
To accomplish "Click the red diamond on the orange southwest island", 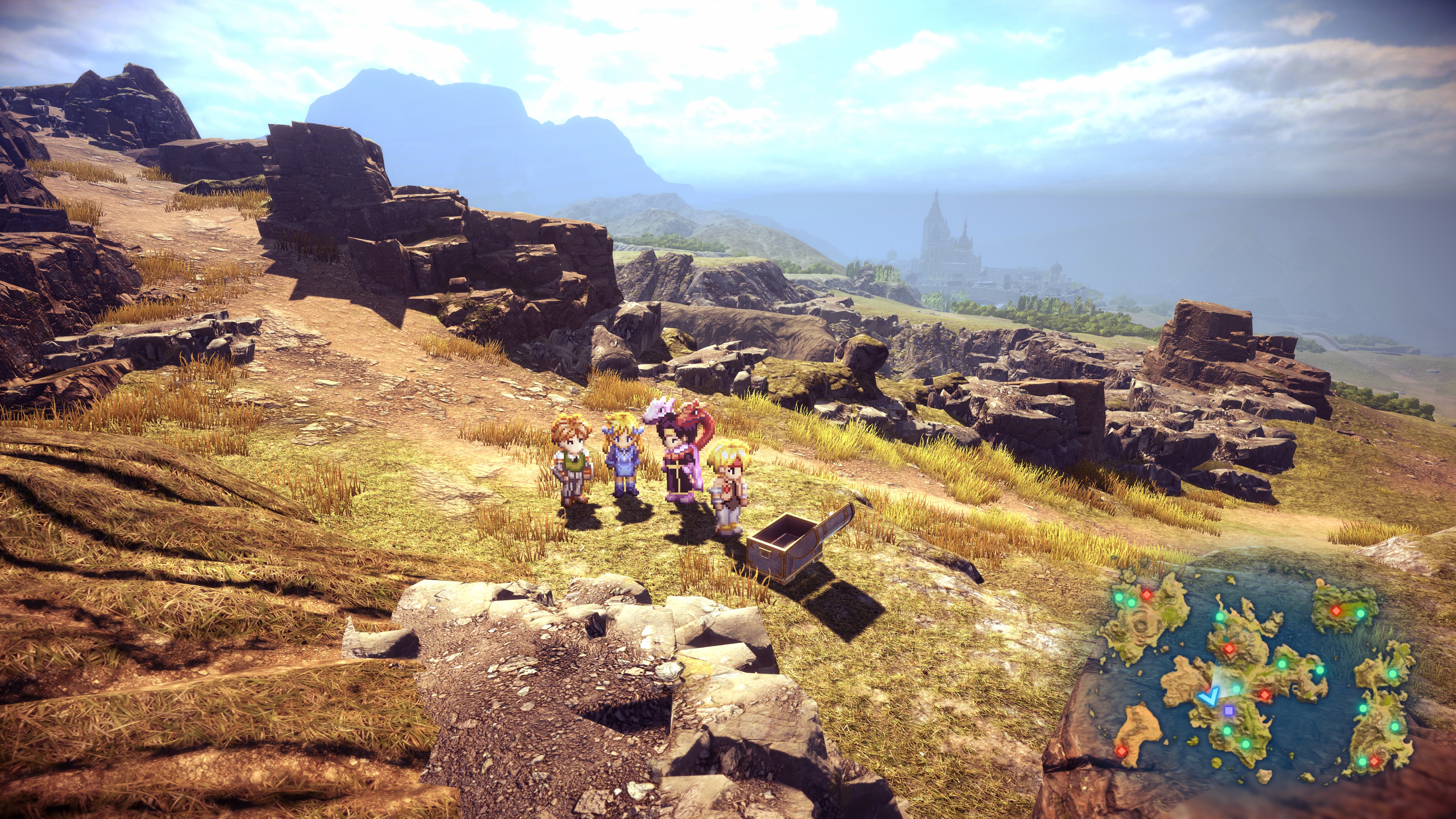I will click(x=1121, y=751).
